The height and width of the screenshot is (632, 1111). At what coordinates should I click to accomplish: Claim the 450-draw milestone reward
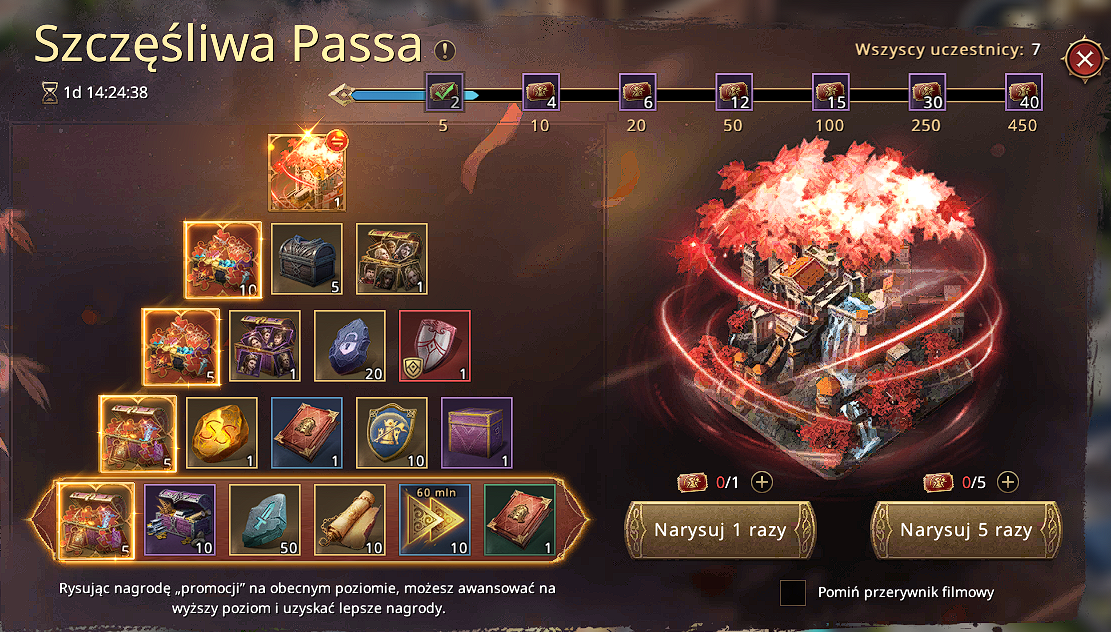coord(1023,93)
